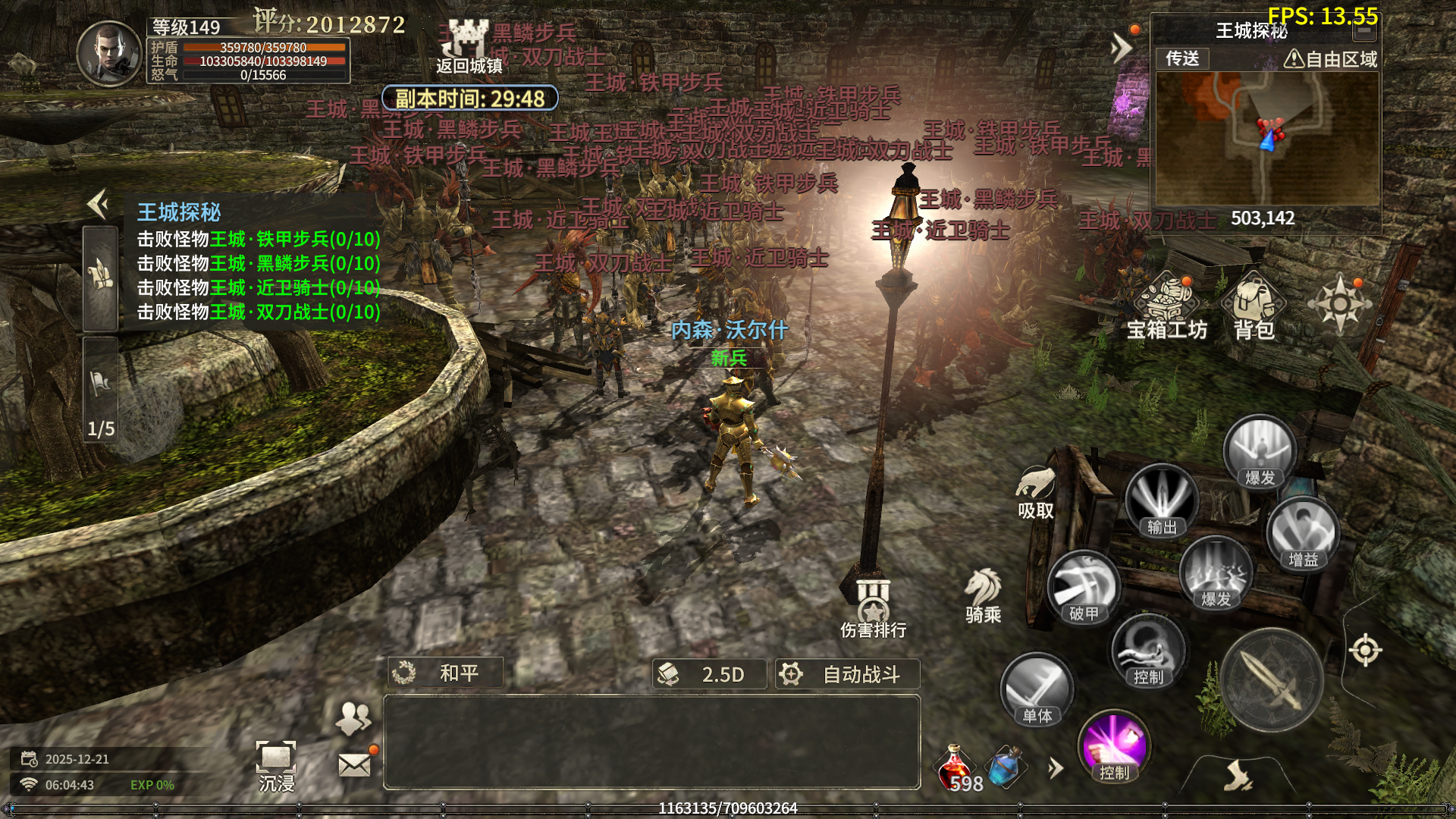Cast the 增益 buff skill

point(1303,534)
